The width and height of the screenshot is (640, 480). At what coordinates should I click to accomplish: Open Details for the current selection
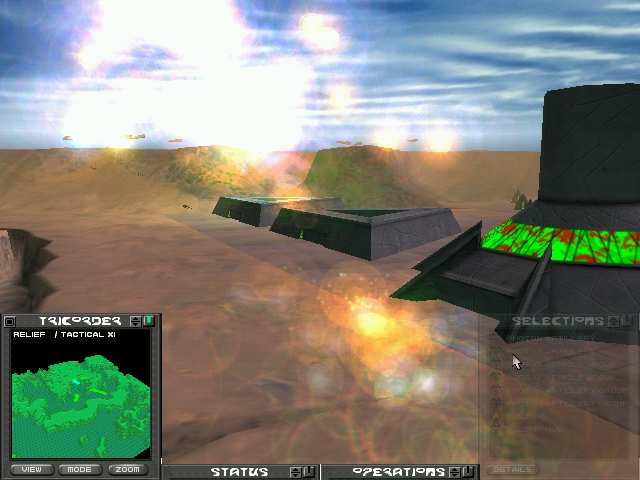514,469
